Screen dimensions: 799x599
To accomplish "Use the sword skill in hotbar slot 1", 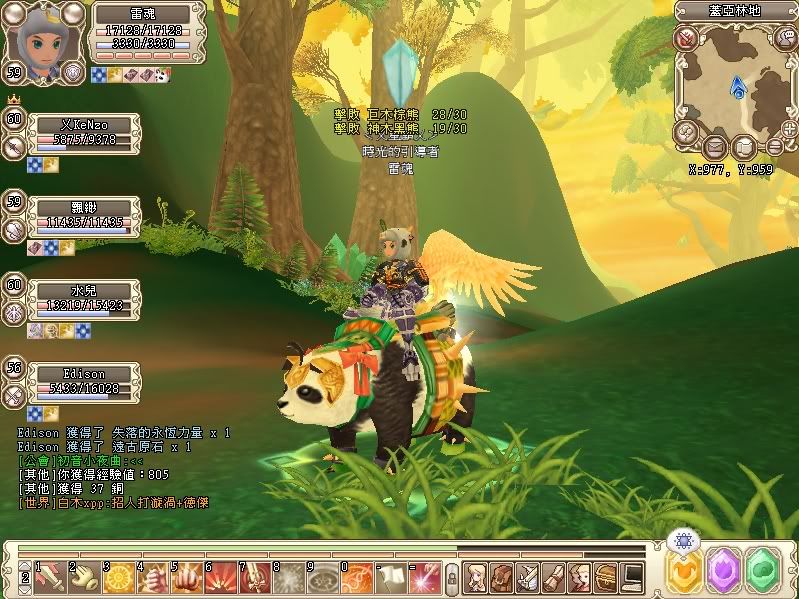I will (50, 576).
